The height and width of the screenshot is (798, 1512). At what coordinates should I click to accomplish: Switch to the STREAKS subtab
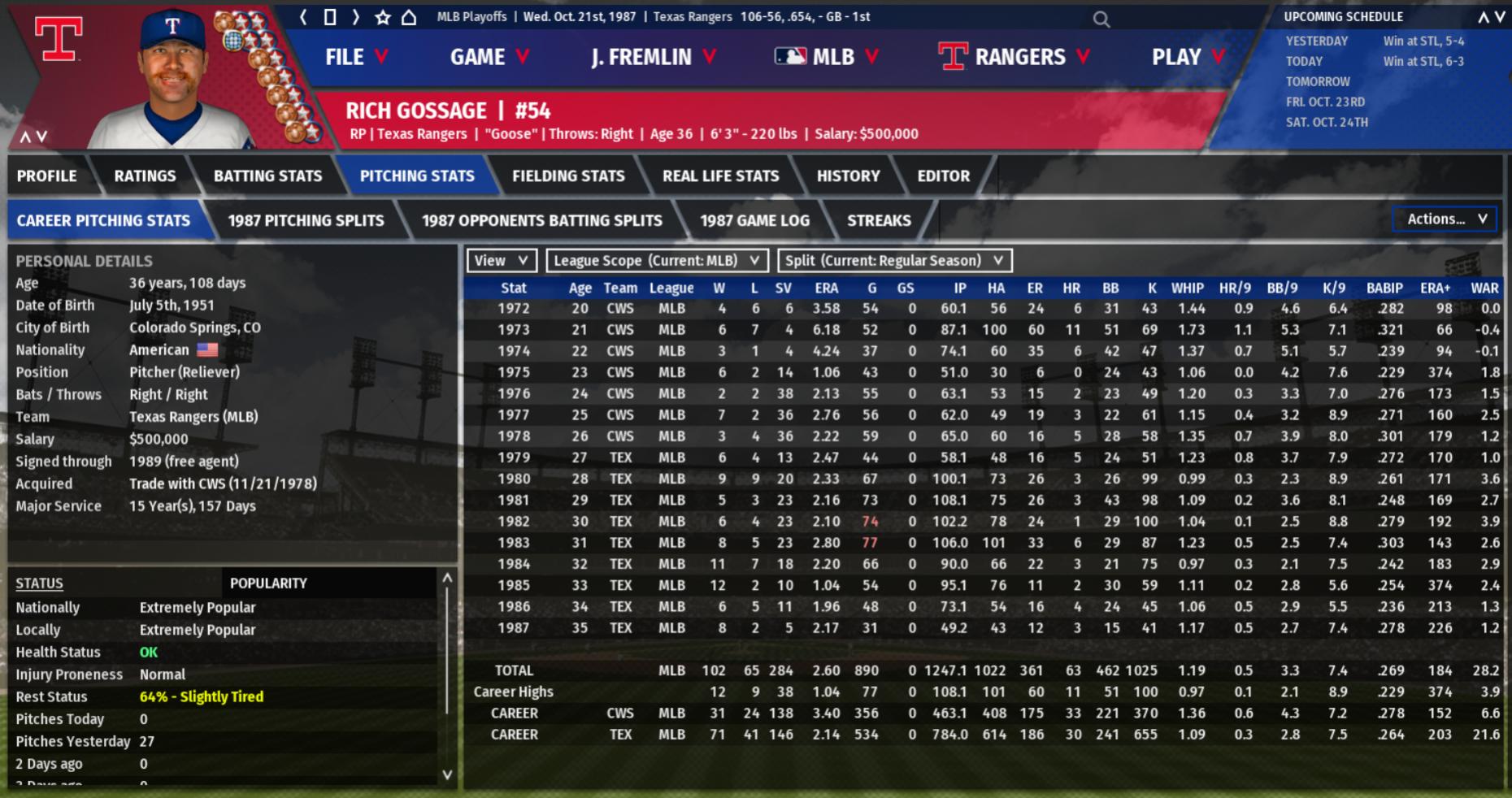tap(879, 220)
